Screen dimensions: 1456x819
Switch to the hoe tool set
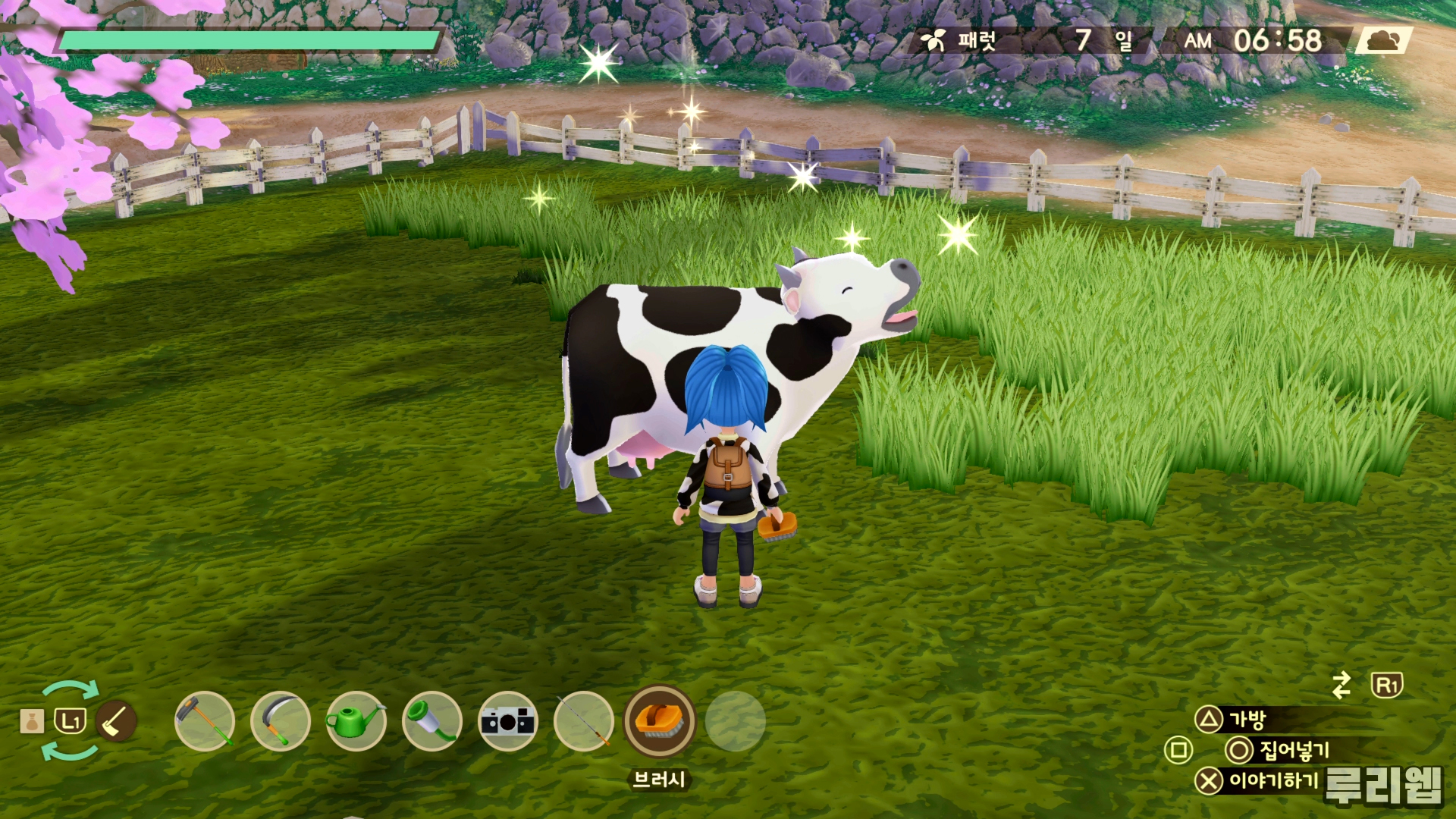tap(116, 720)
